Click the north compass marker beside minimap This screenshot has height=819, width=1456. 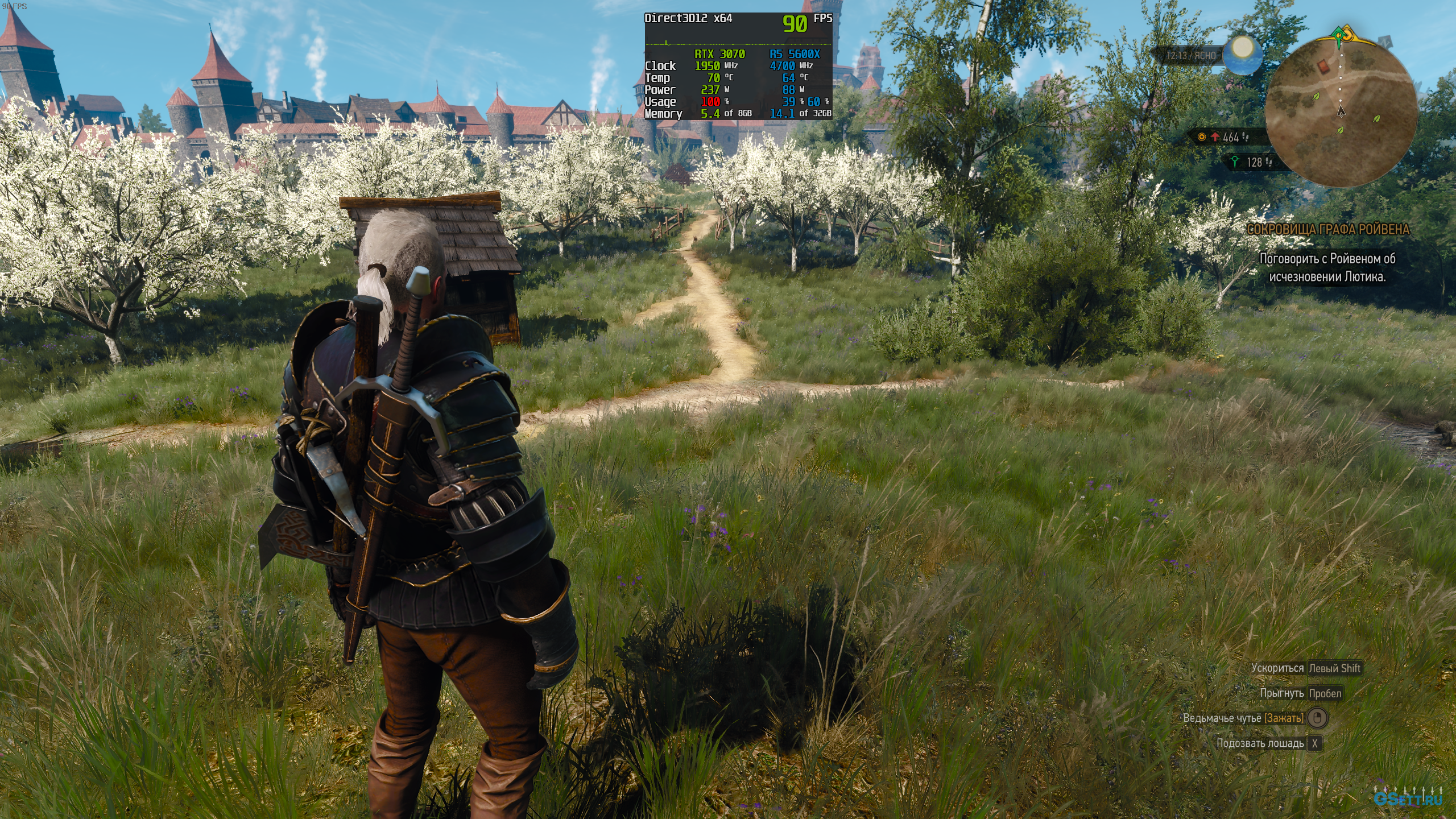1385,42
